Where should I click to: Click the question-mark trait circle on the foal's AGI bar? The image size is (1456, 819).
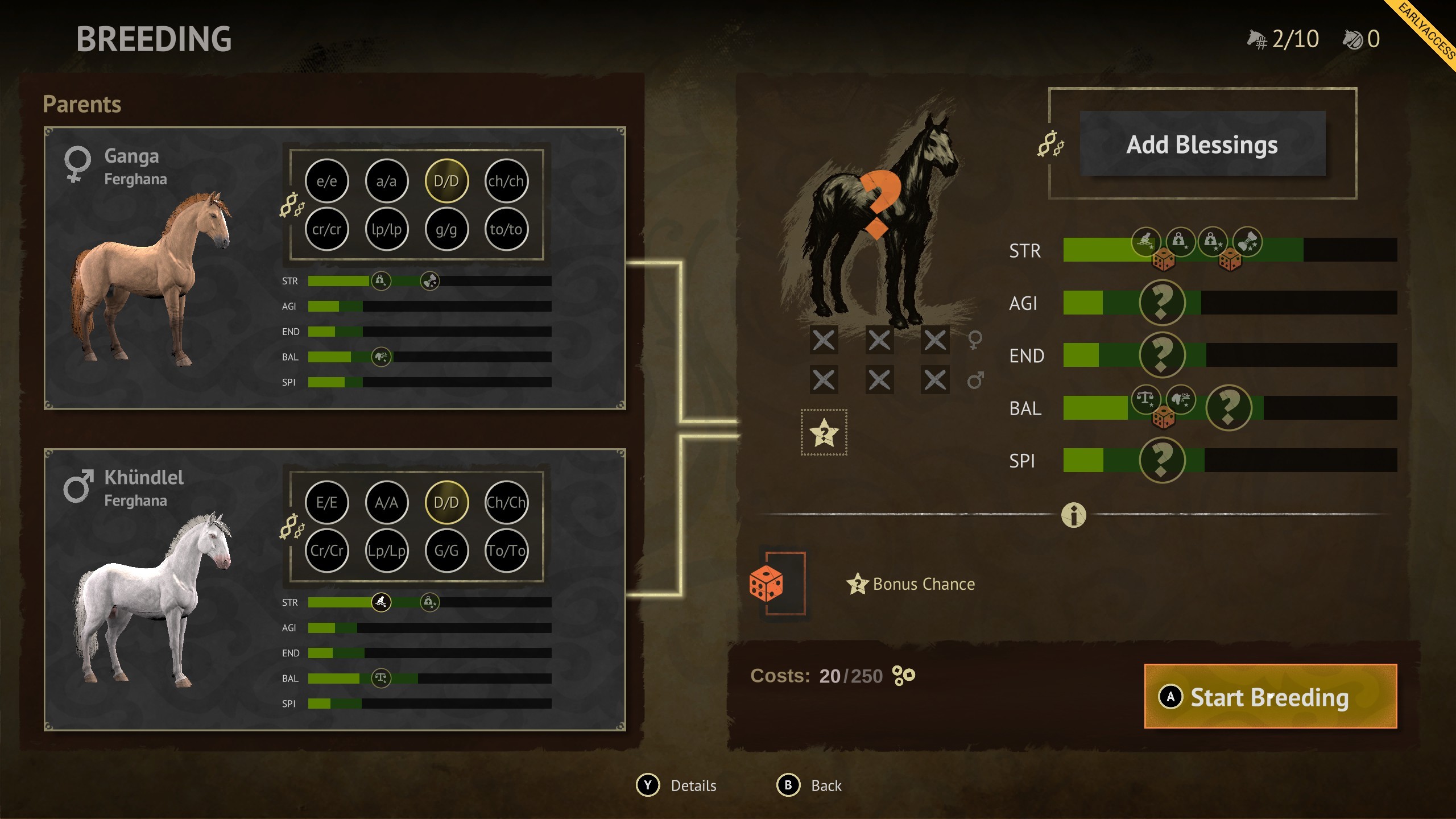[x=1163, y=303]
